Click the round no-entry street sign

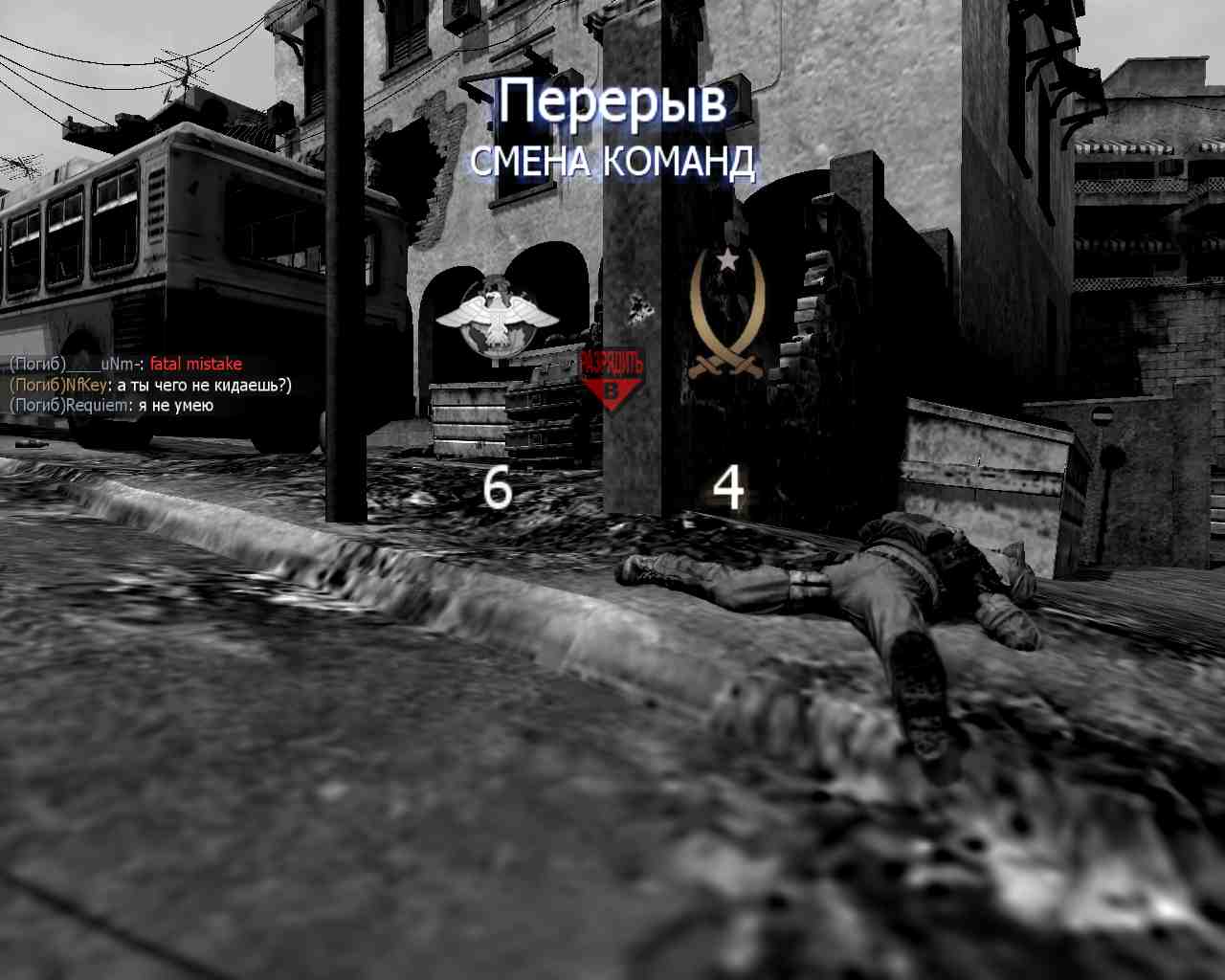pos(1102,414)
